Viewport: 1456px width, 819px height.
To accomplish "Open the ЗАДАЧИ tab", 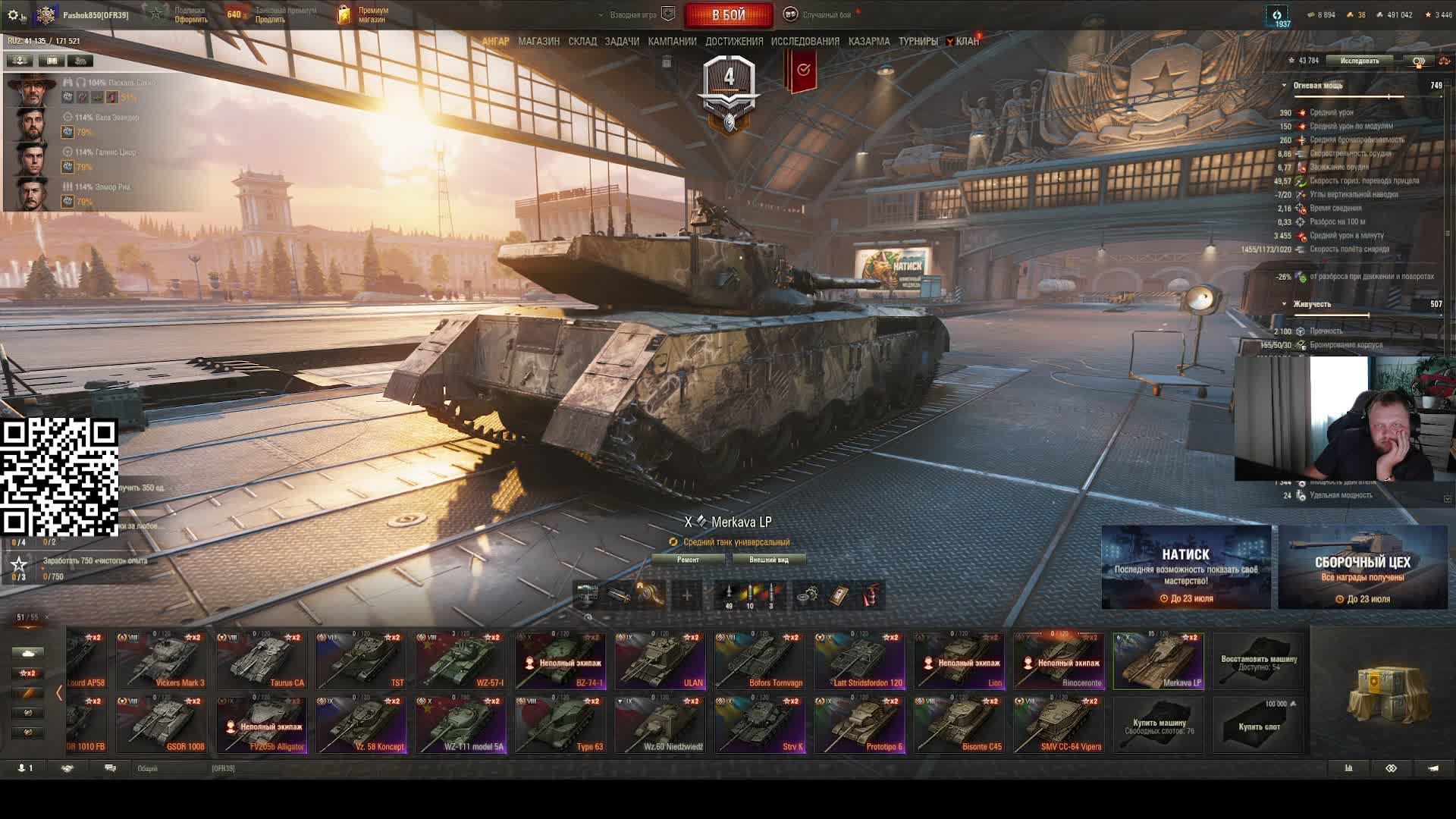I will click(622, 42).
